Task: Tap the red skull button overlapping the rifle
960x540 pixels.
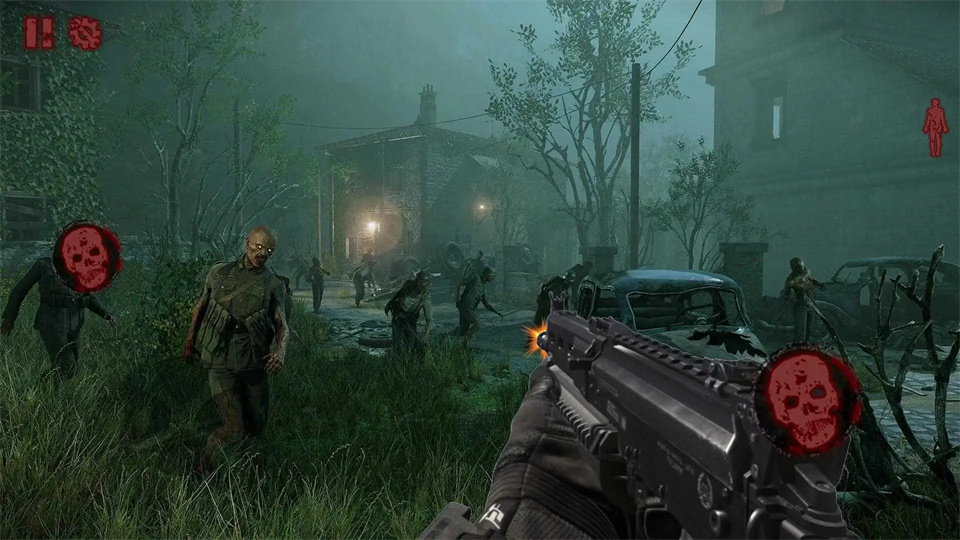Action: 808,400
